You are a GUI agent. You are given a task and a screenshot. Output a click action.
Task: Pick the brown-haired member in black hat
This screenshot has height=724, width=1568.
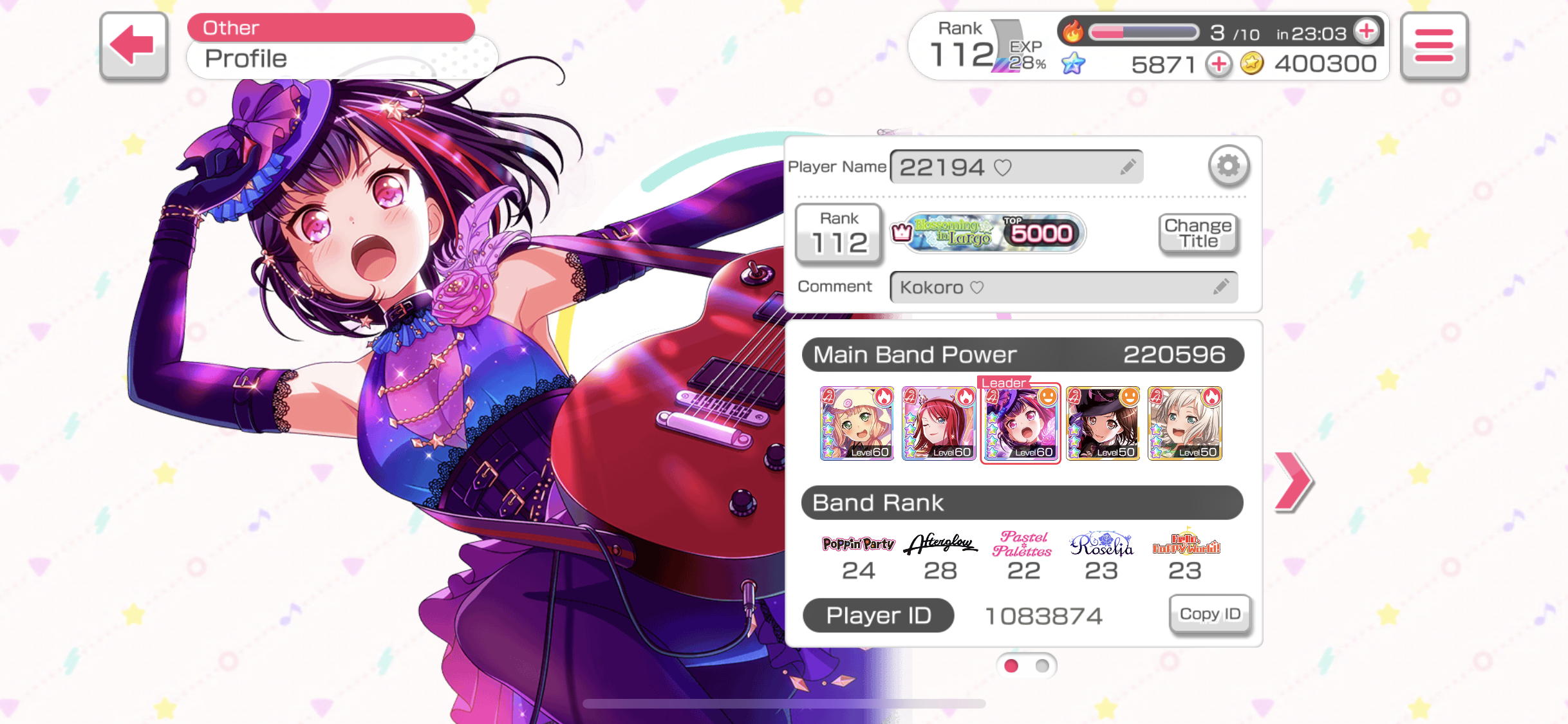tap(1103, 423)
